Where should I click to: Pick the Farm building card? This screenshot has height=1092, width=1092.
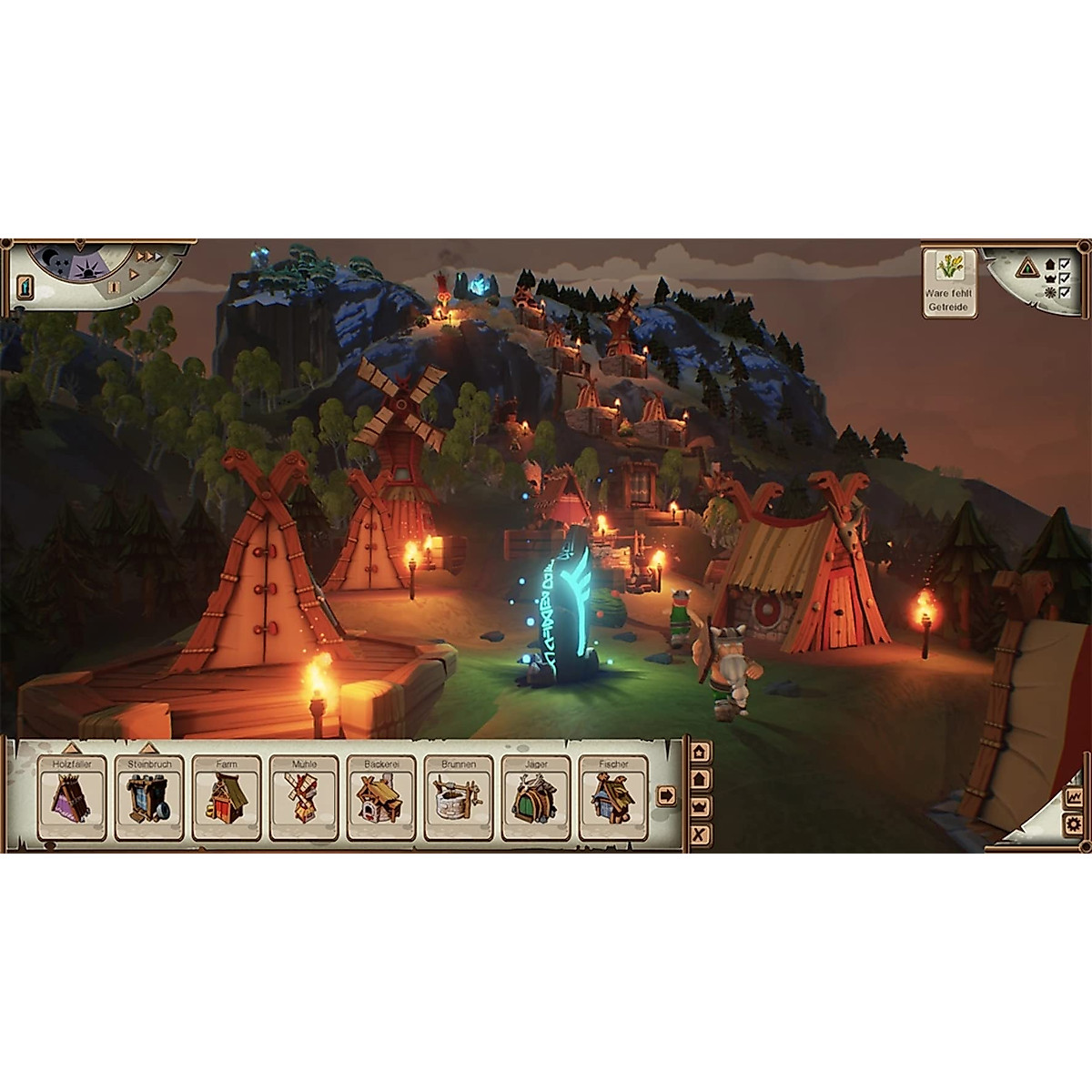point(227,798)
